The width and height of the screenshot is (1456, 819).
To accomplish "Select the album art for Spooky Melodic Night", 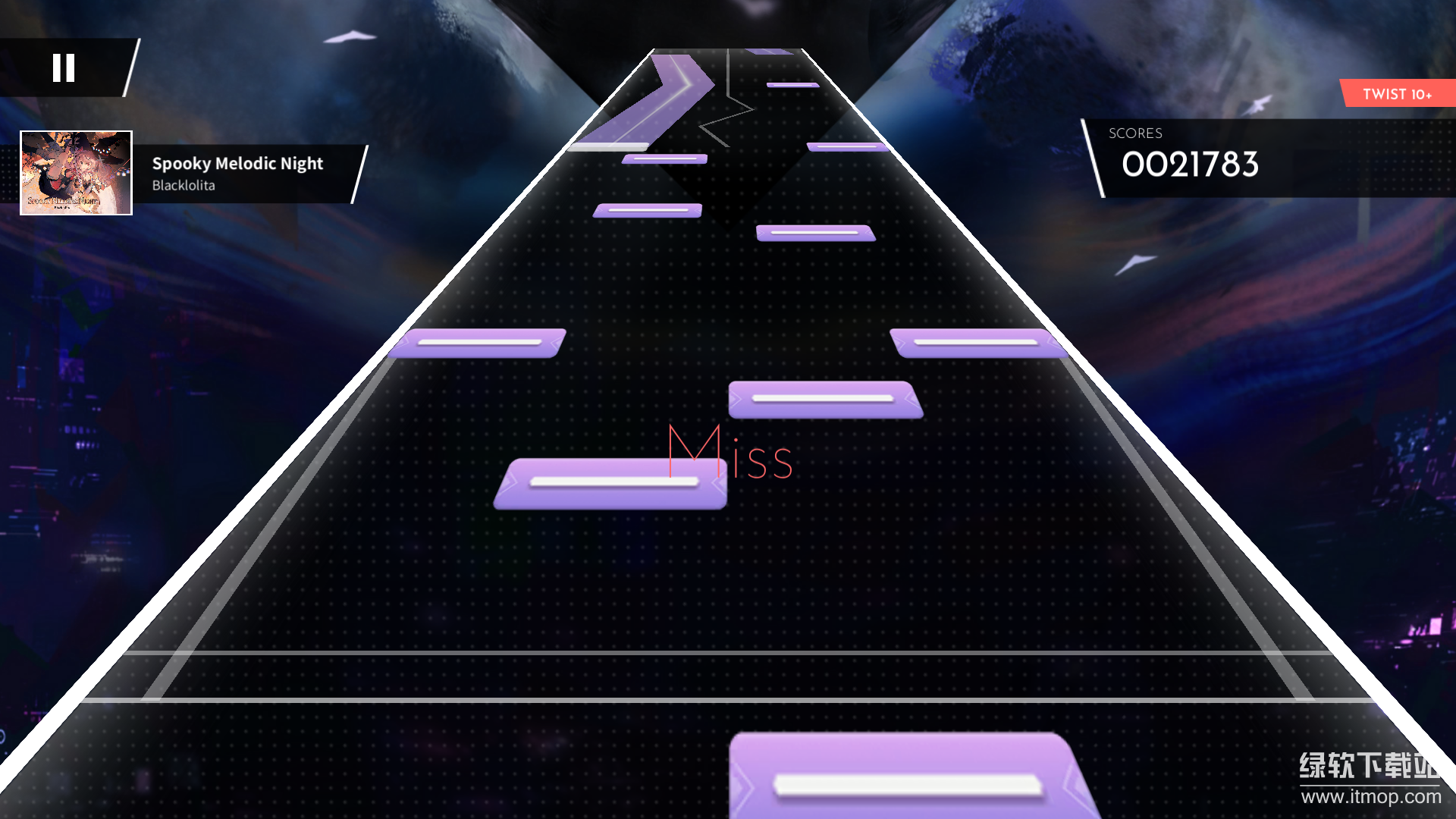I will pyautogui.click(x=76, y=173).
